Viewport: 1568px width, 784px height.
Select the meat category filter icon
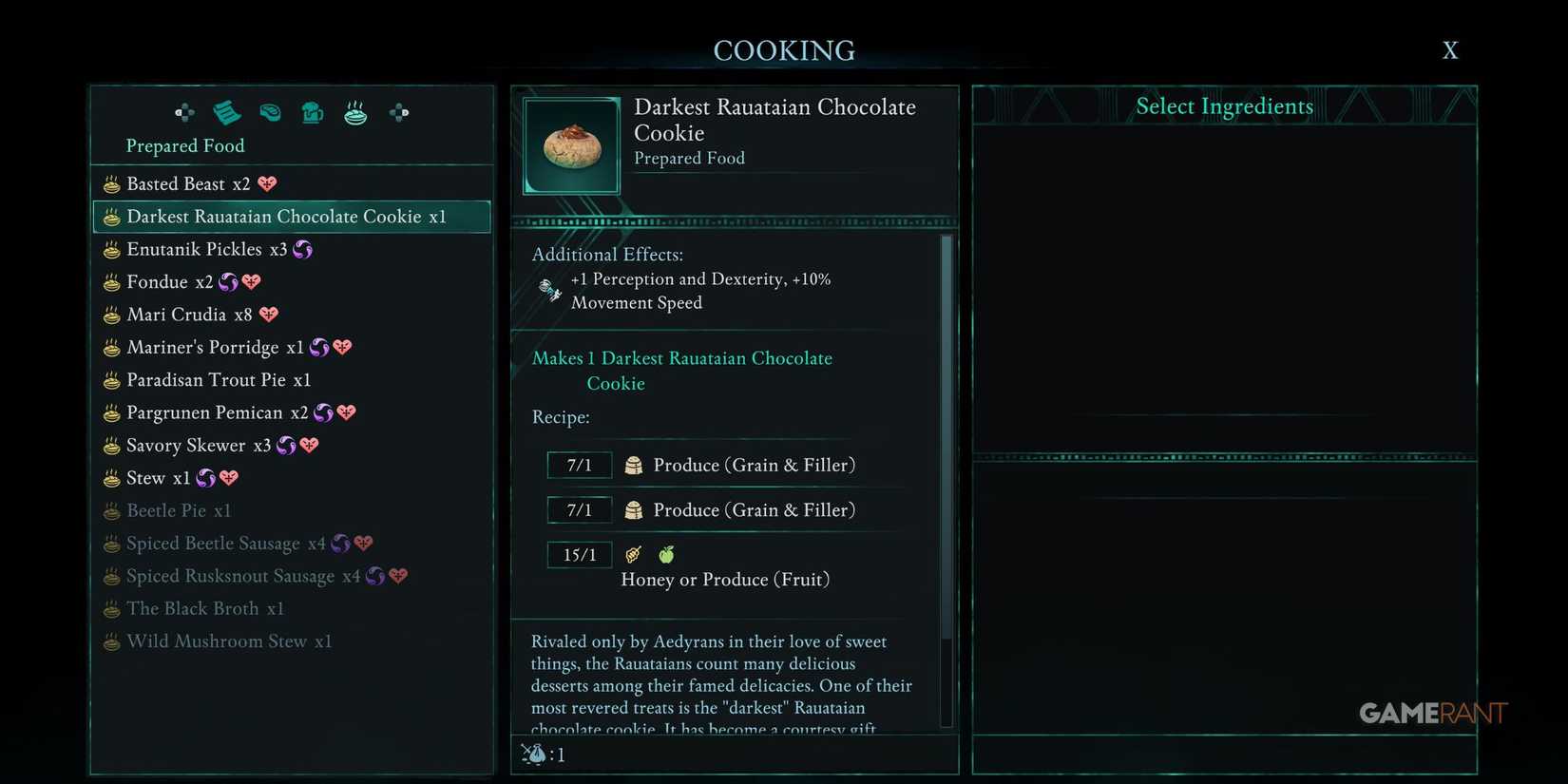[270, 112]
